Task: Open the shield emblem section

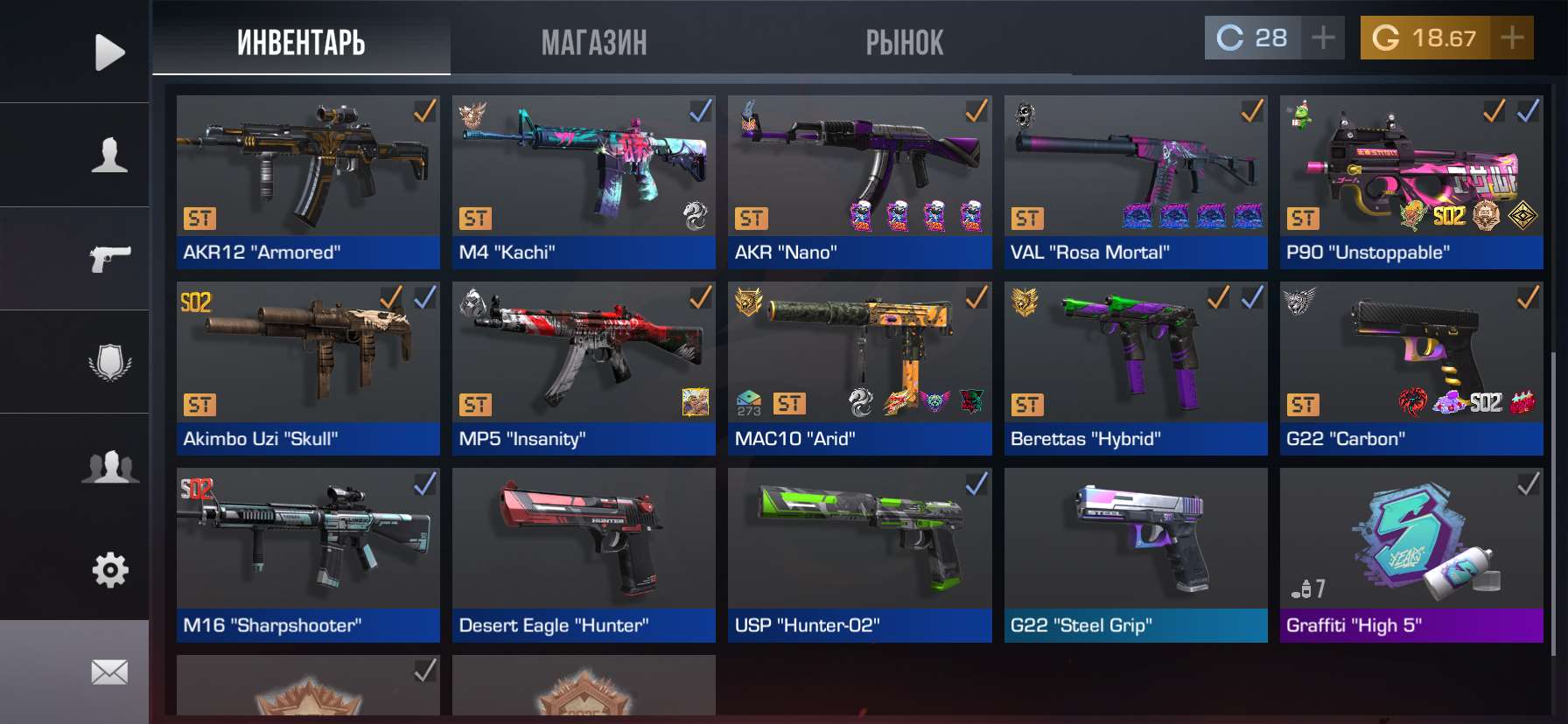Action: click(x=109, y=362)
